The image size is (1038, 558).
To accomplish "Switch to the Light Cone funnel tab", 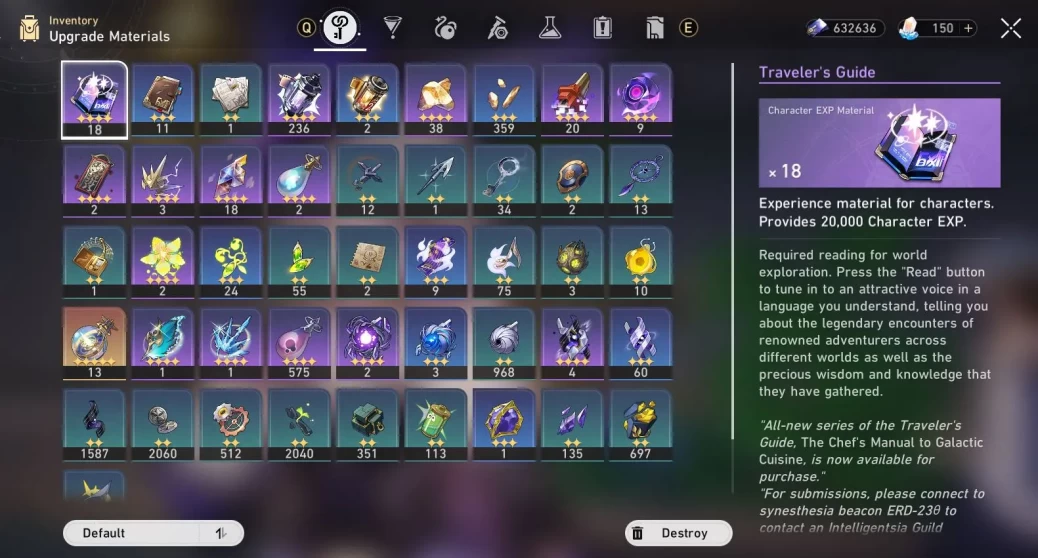I will pos(393,28).
